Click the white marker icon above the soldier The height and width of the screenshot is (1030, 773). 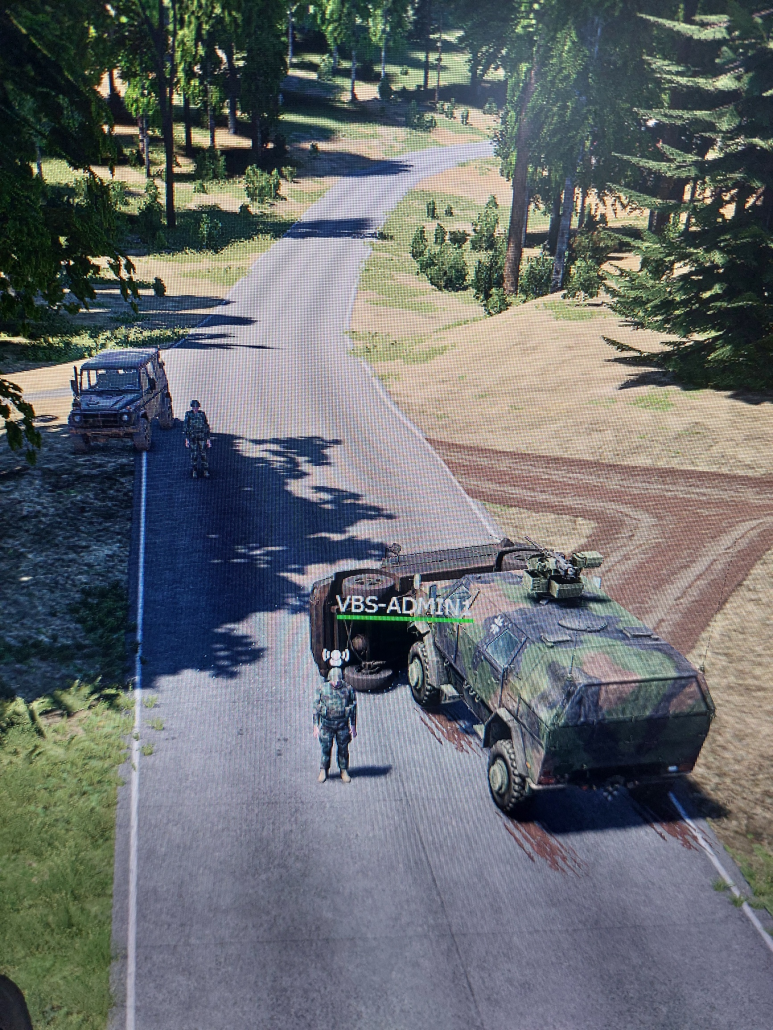pos(335,658)
